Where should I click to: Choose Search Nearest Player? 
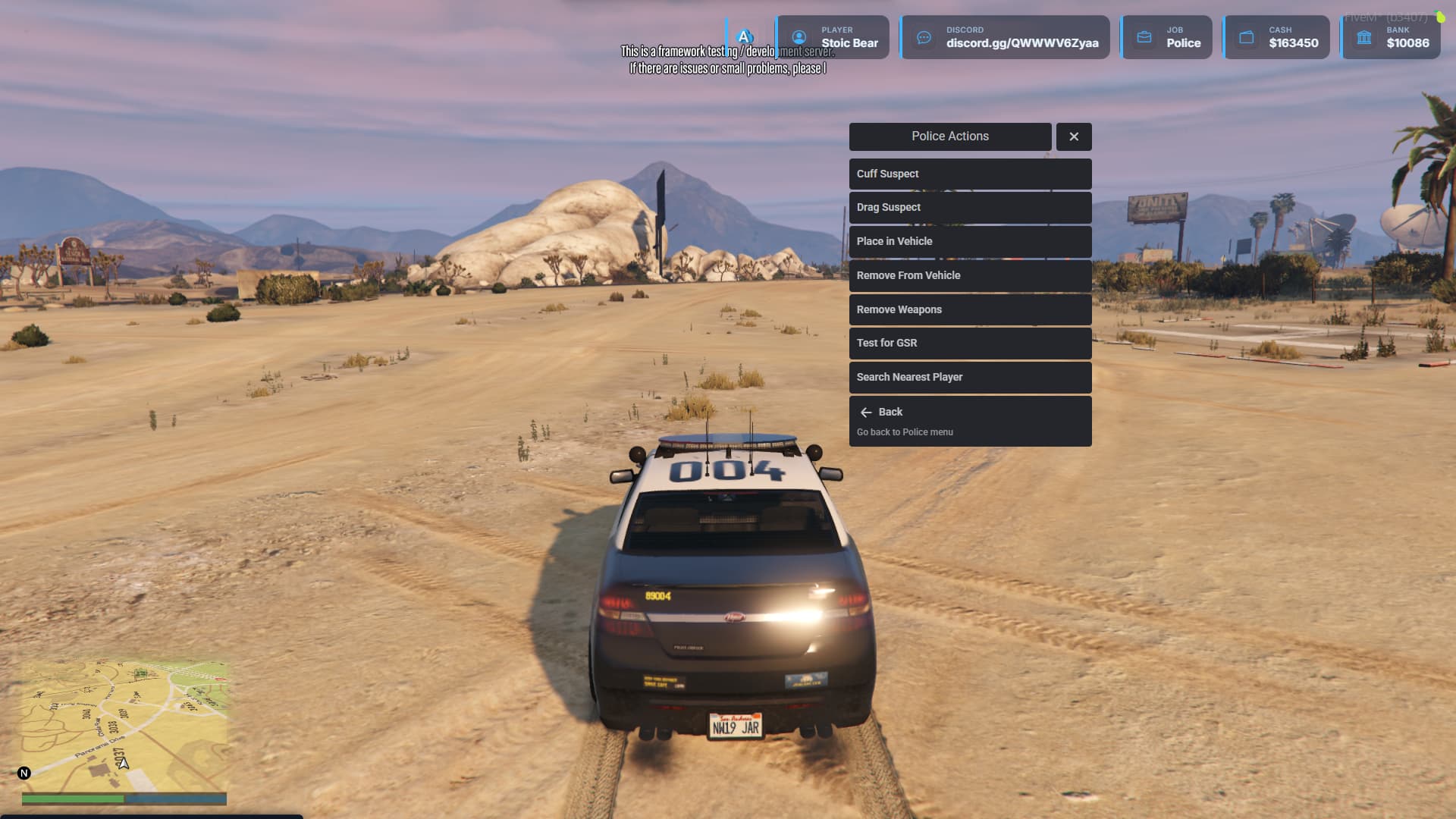(969, 377)
